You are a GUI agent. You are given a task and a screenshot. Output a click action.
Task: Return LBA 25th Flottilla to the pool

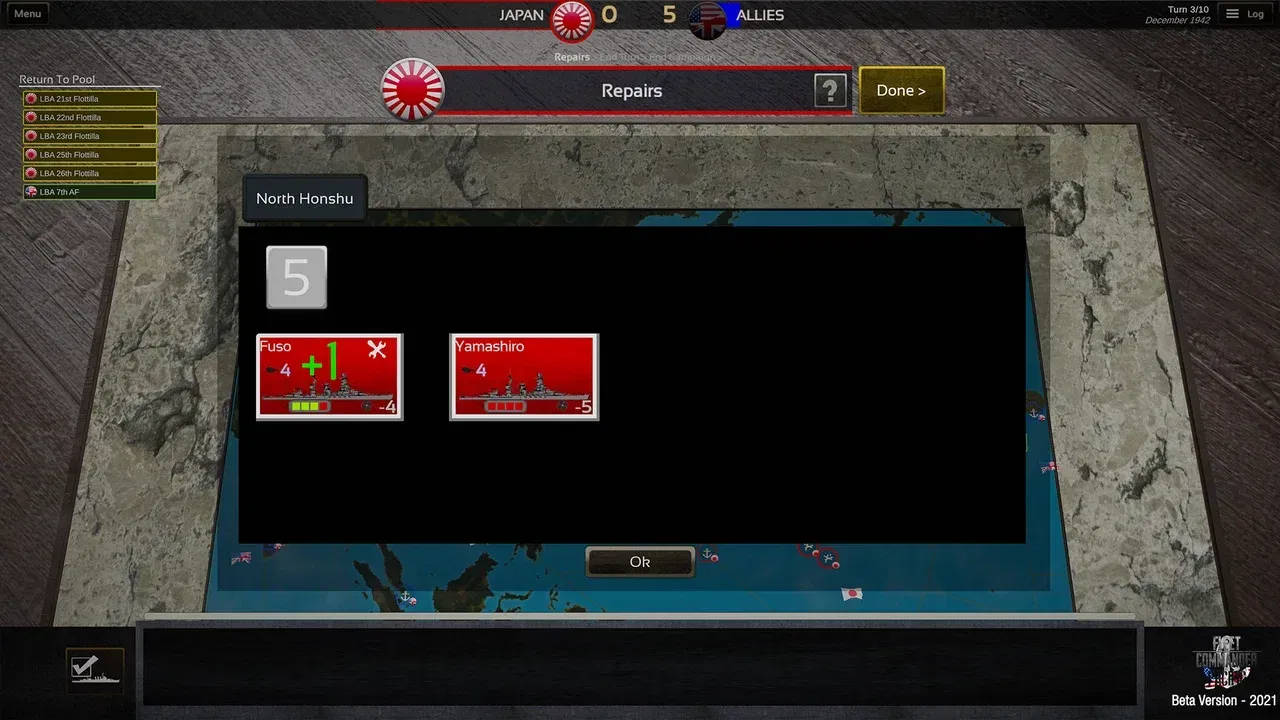click(x=88, y=154)
